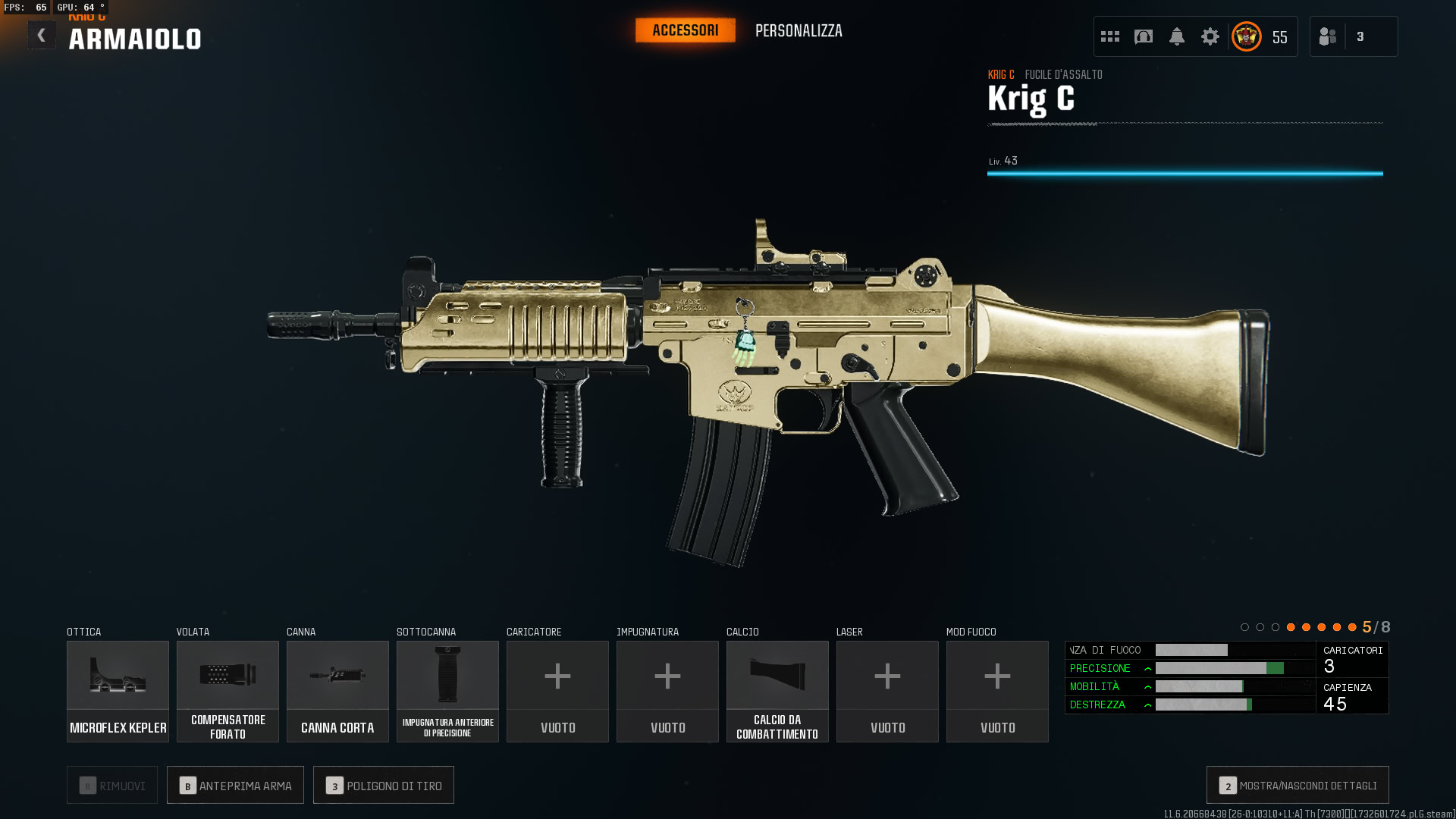Select the Canna Corta barrel slot
Viewport: 1456px width, 819px height.
[x=337, y=691]
